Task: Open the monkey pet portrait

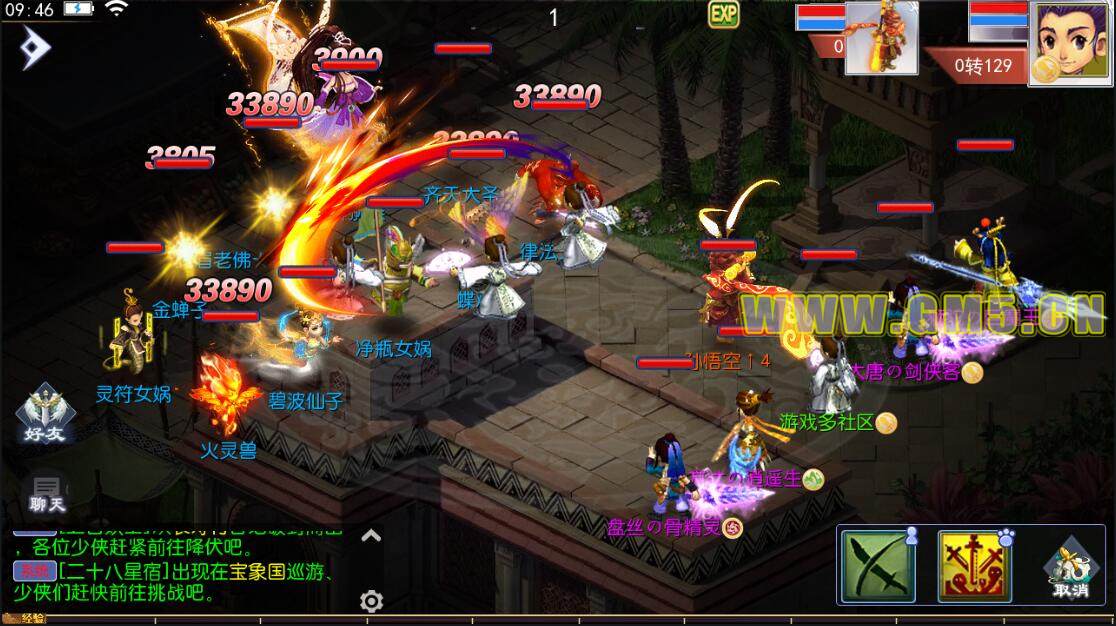Action: click(x=881, y=38)
